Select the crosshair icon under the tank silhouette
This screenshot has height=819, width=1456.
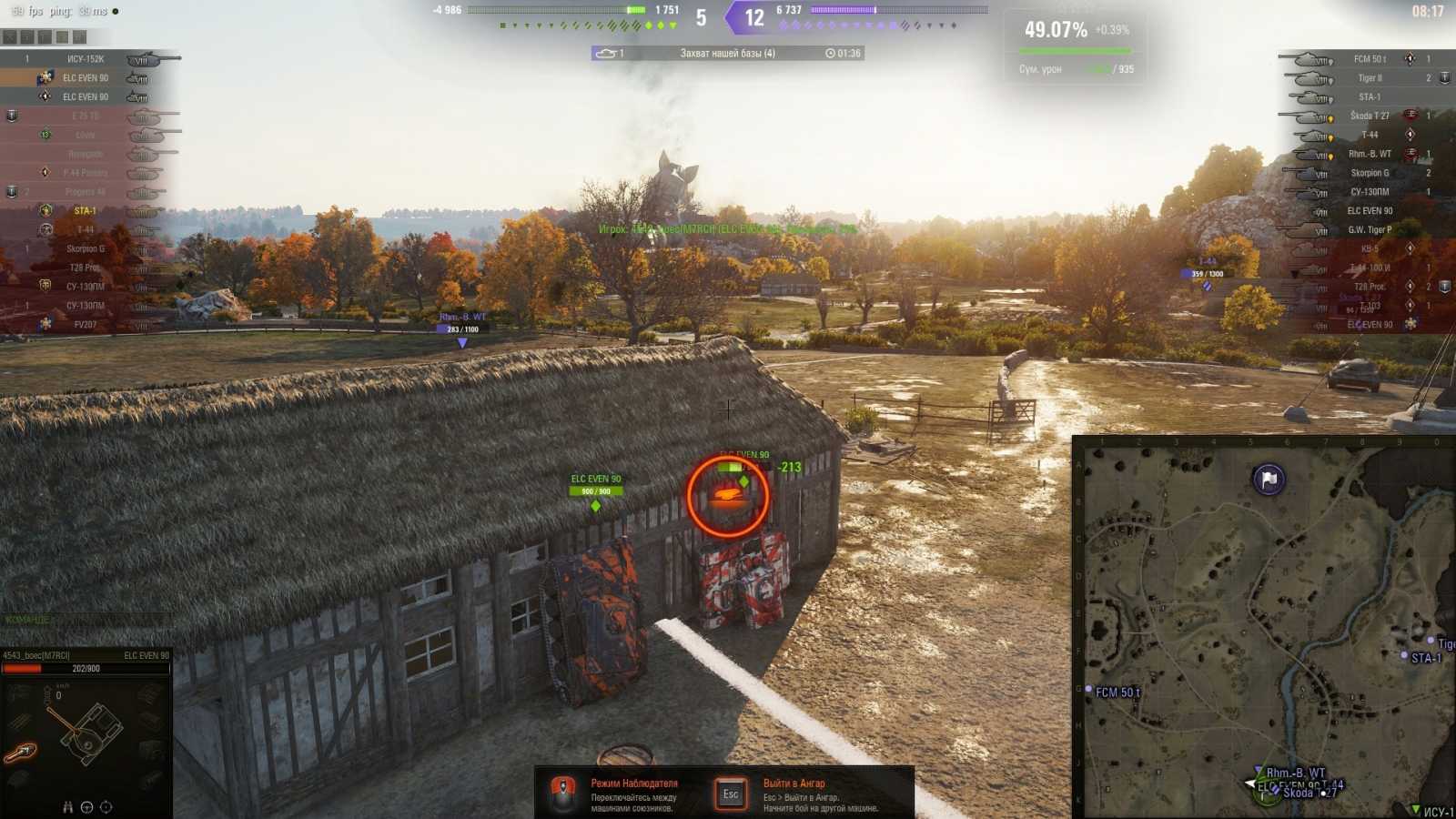106,807
